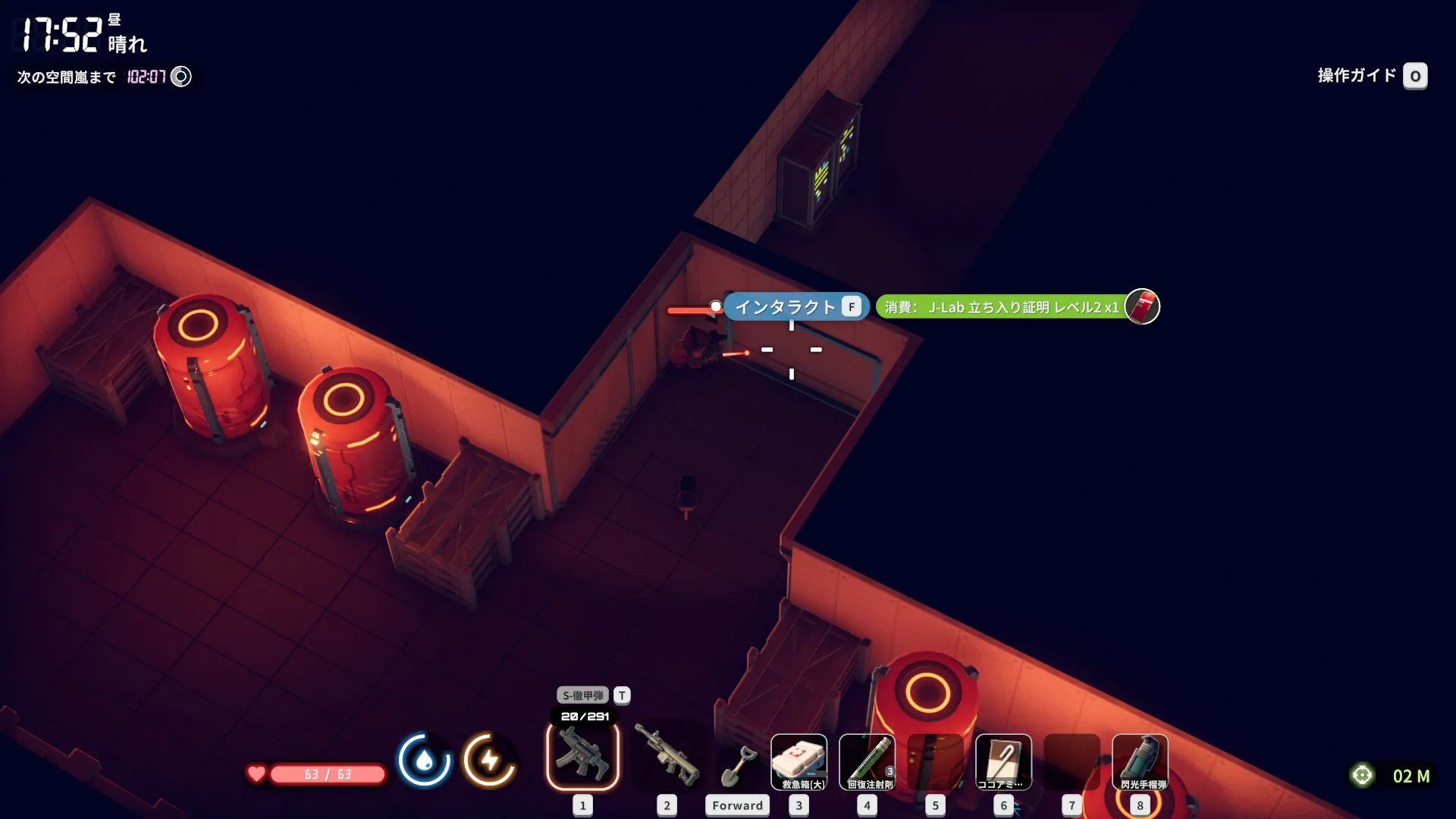Screen dimensions: 1456x819
Task: Click the S-徹甲弾 ammo type label
Action: click(x=583, y=695)
